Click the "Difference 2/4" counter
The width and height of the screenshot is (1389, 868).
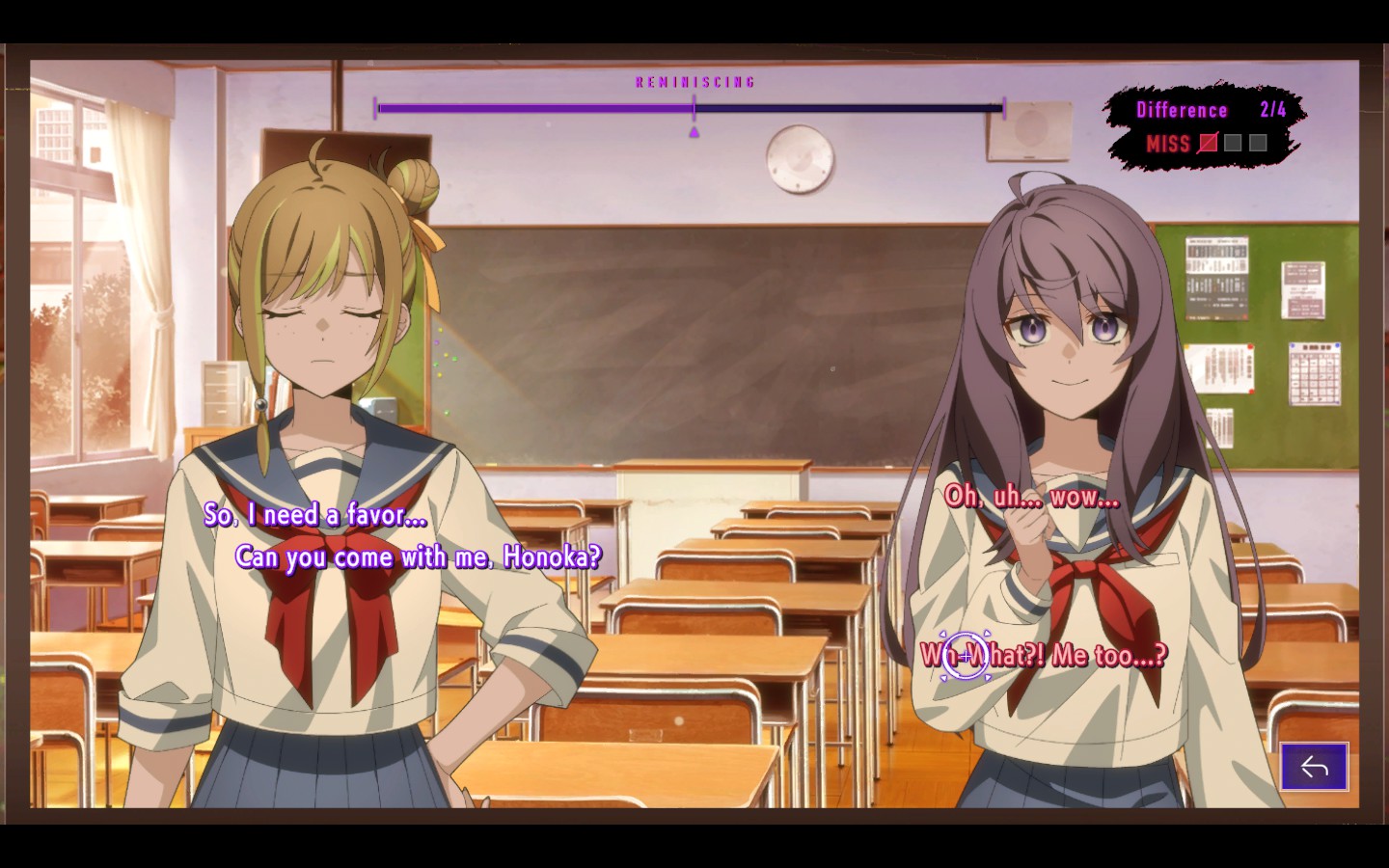point(1198,110)
